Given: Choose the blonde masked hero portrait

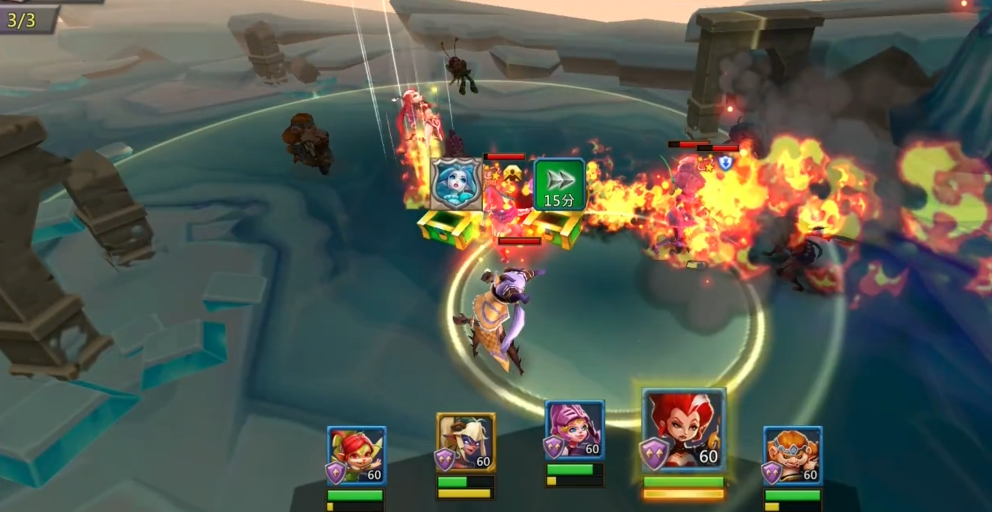Looking at the screenshot, I should [466, 442].
